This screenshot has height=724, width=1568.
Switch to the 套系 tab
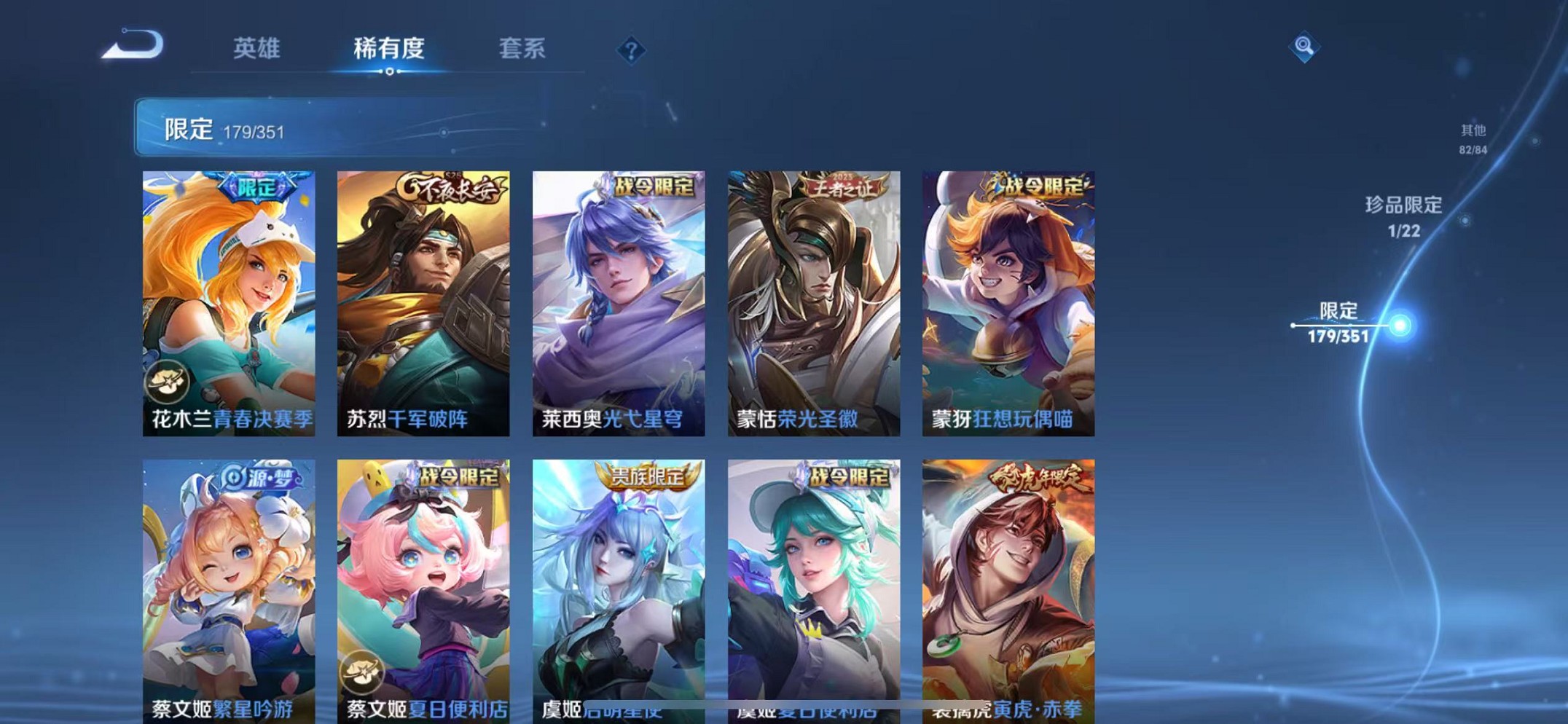coord(522,49)
